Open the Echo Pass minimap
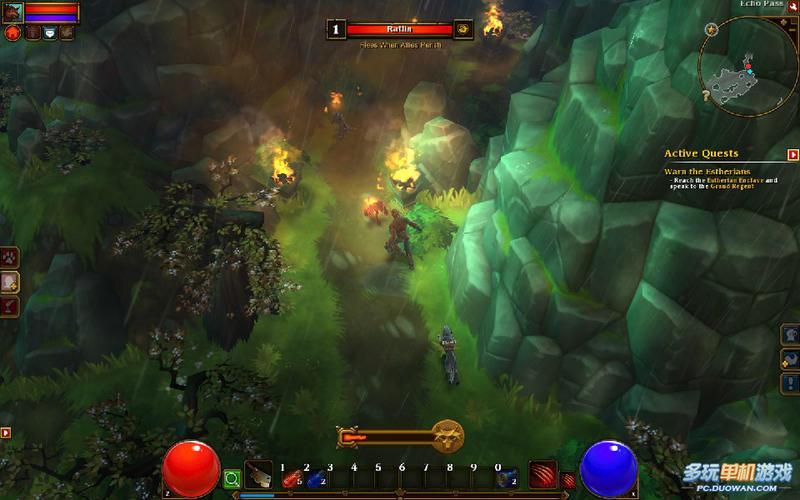This screenshot has width=800, height=500. (x=743, y=61)
